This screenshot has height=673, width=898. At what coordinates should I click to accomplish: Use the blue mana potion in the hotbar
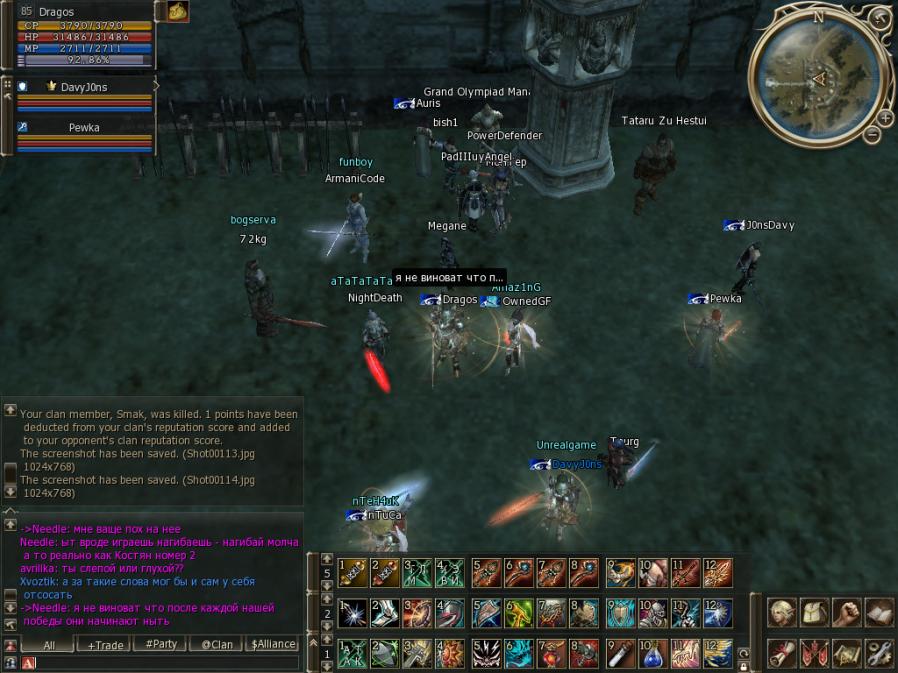652,654
